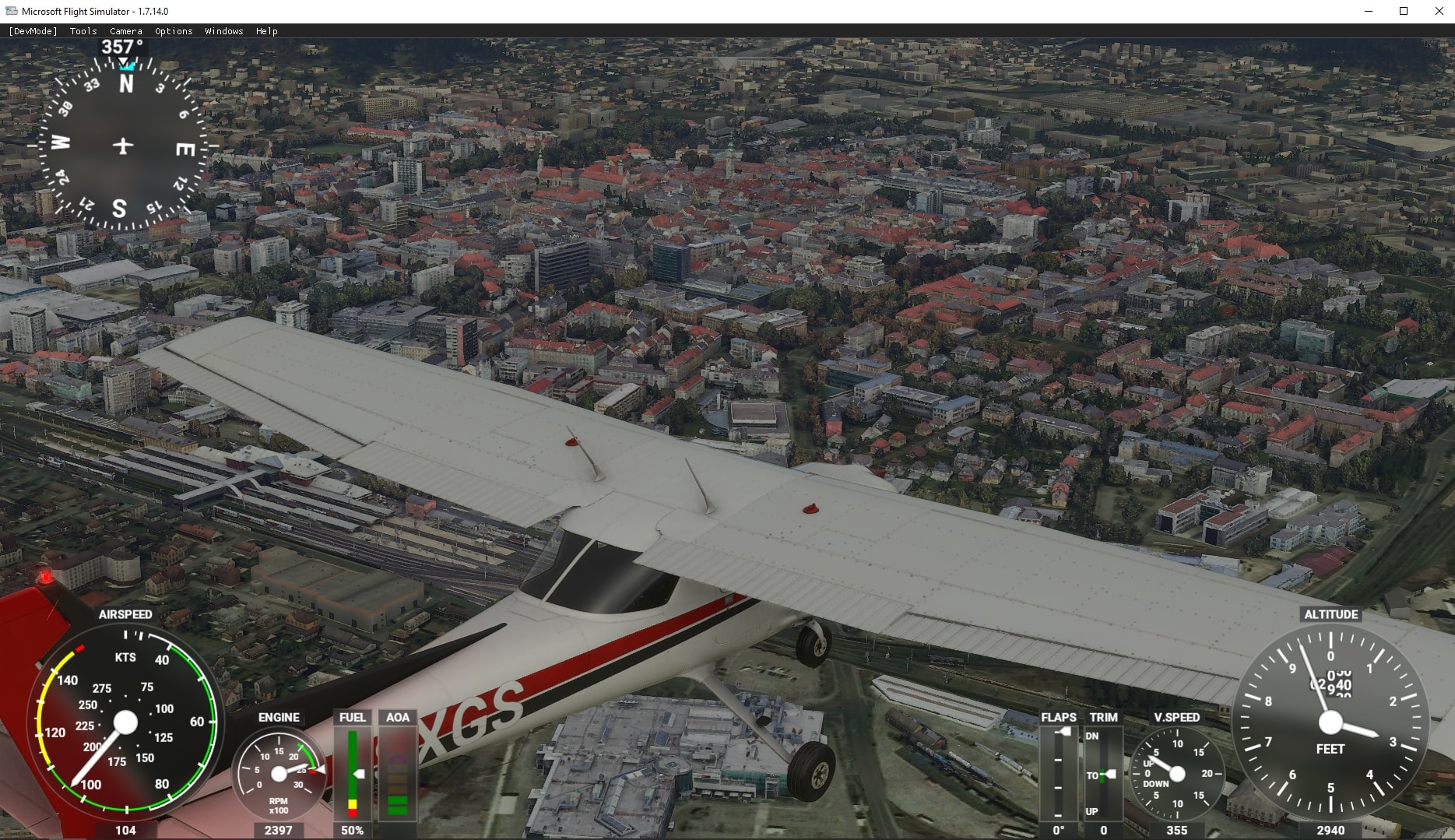Close the Flight Simulator window
Screen dimensions: 1455x840
pos(1439,11)
